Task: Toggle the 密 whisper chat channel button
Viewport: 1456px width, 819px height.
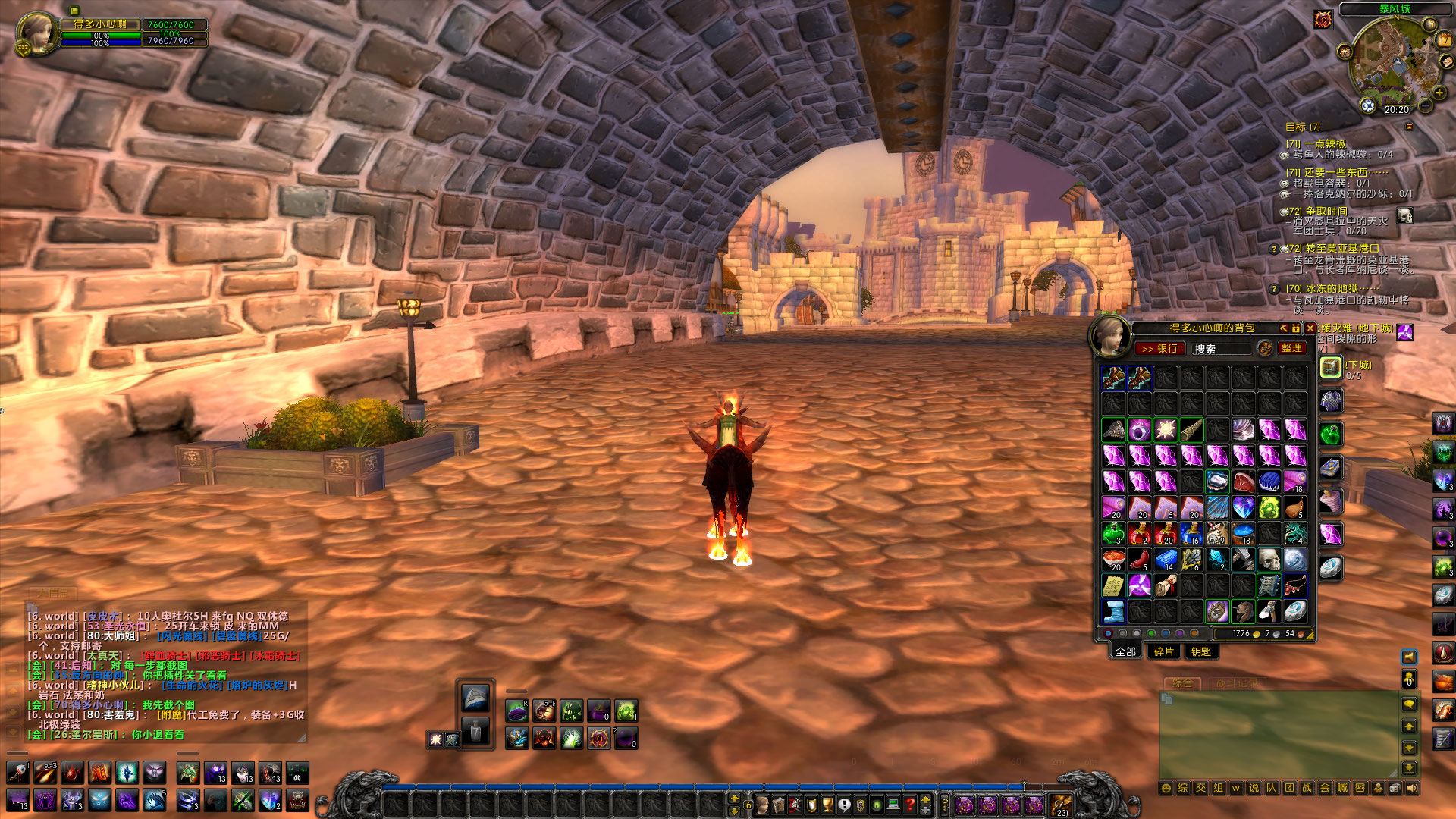Action: tap(1360, 789)
